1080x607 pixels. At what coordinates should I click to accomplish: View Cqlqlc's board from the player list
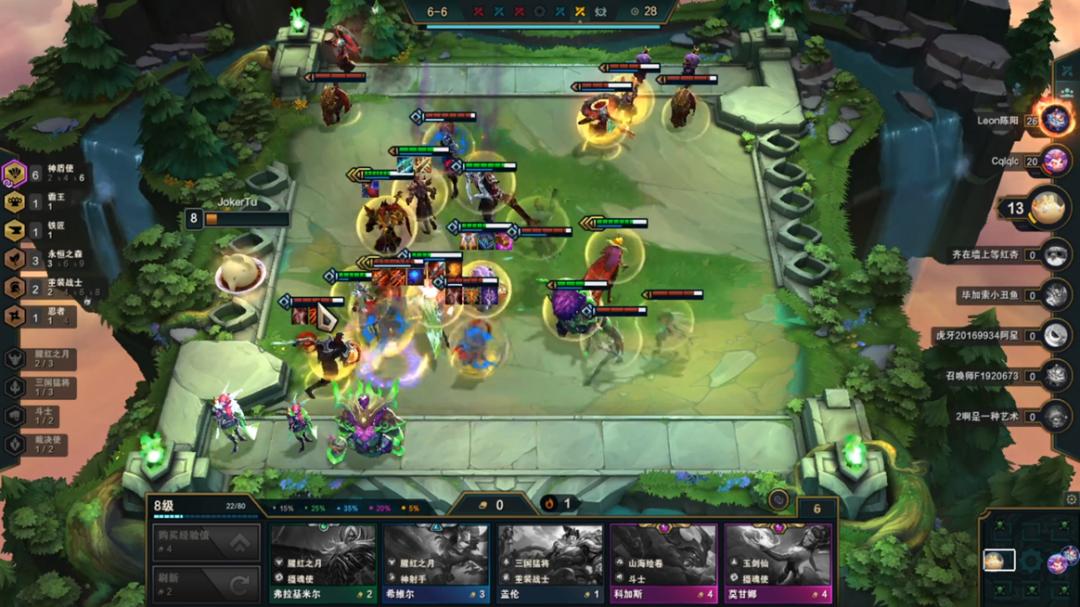[1055, 160]
